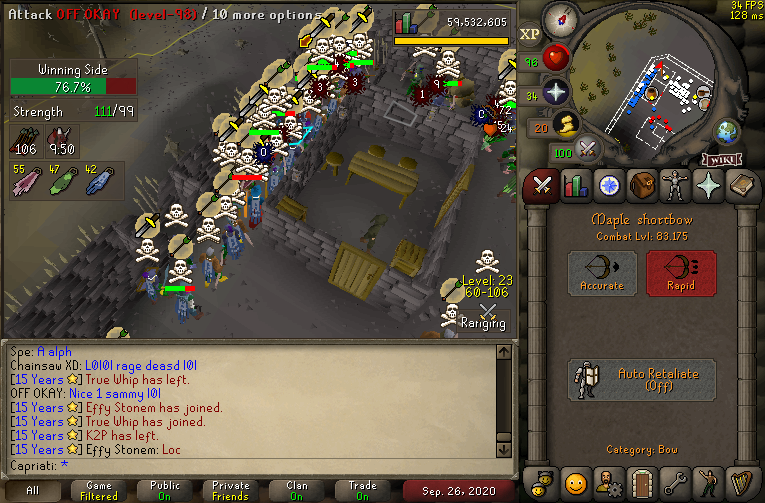
Task: Activate Quick Prayers orb
Action: (x=556, y=94)
